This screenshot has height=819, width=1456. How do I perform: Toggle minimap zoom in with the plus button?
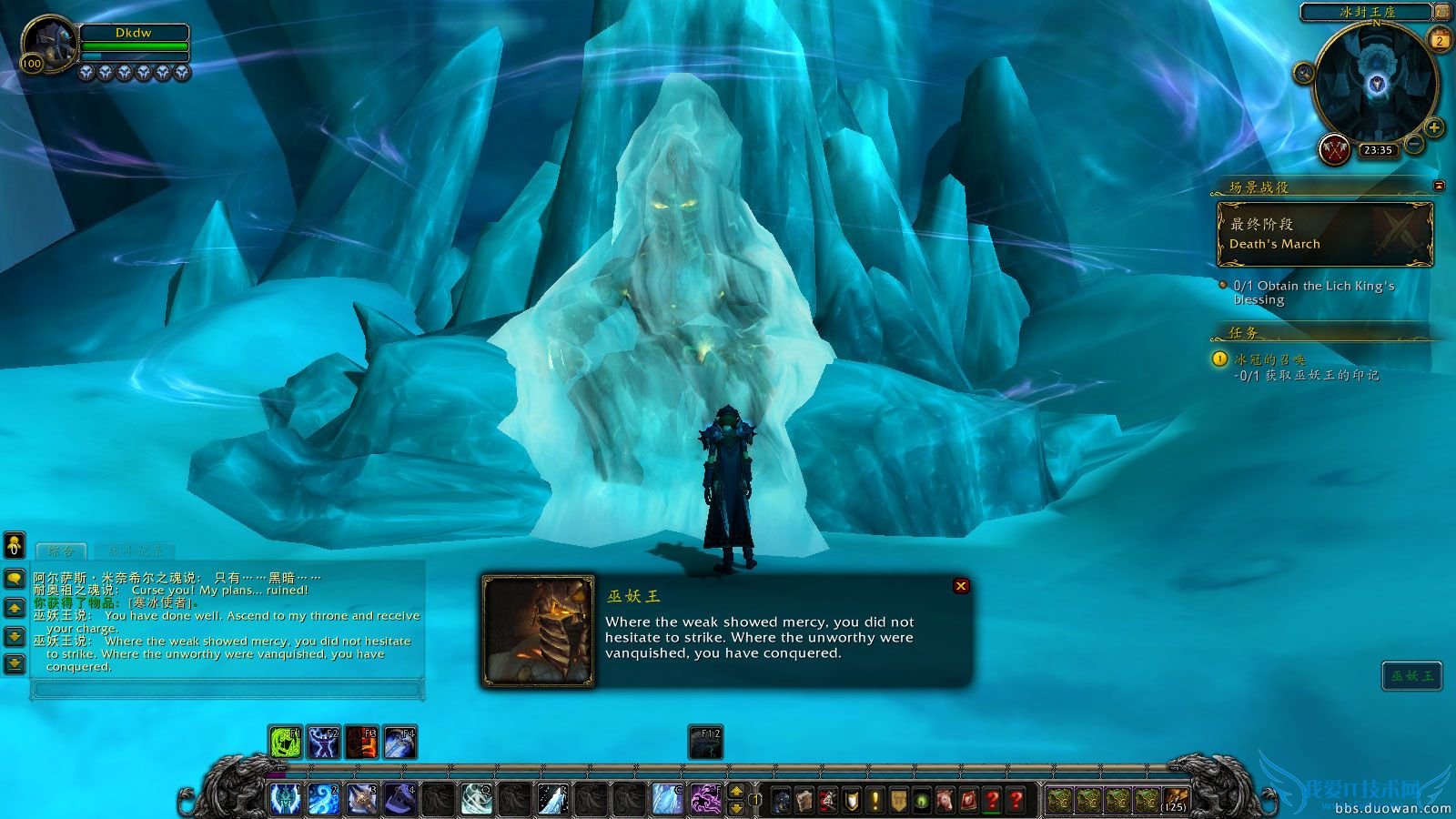click(x=1432, y=127)
